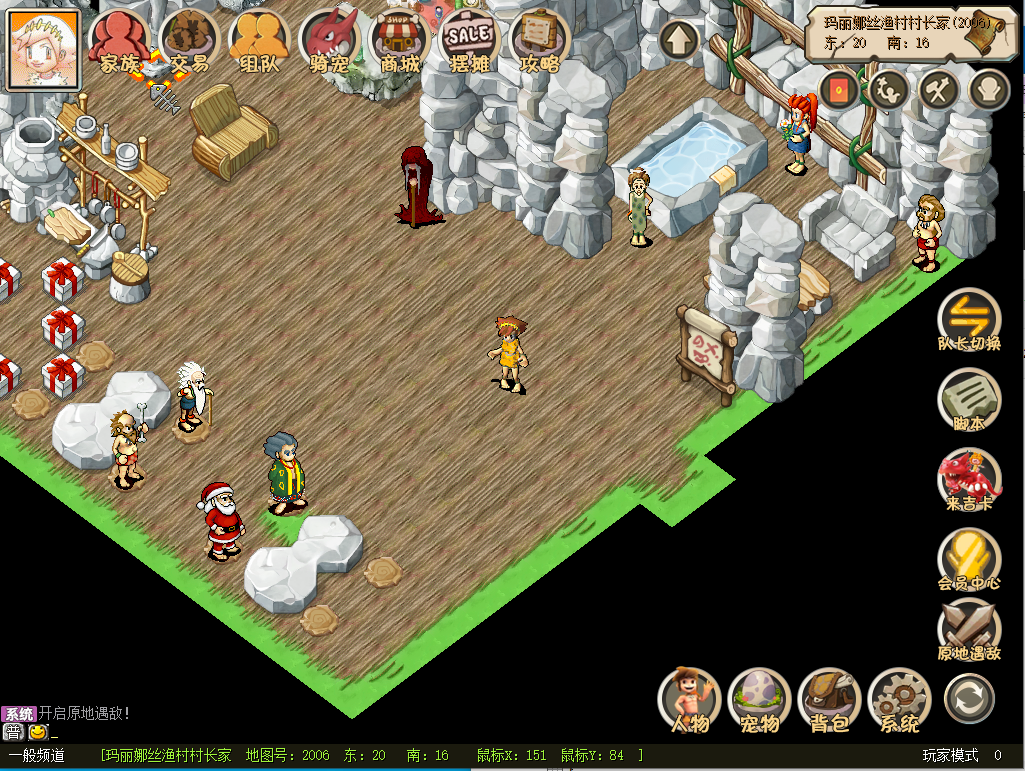Screen dimensions: 1025x771
Task: Open the 背包 backpack
Action: [830, 698]
